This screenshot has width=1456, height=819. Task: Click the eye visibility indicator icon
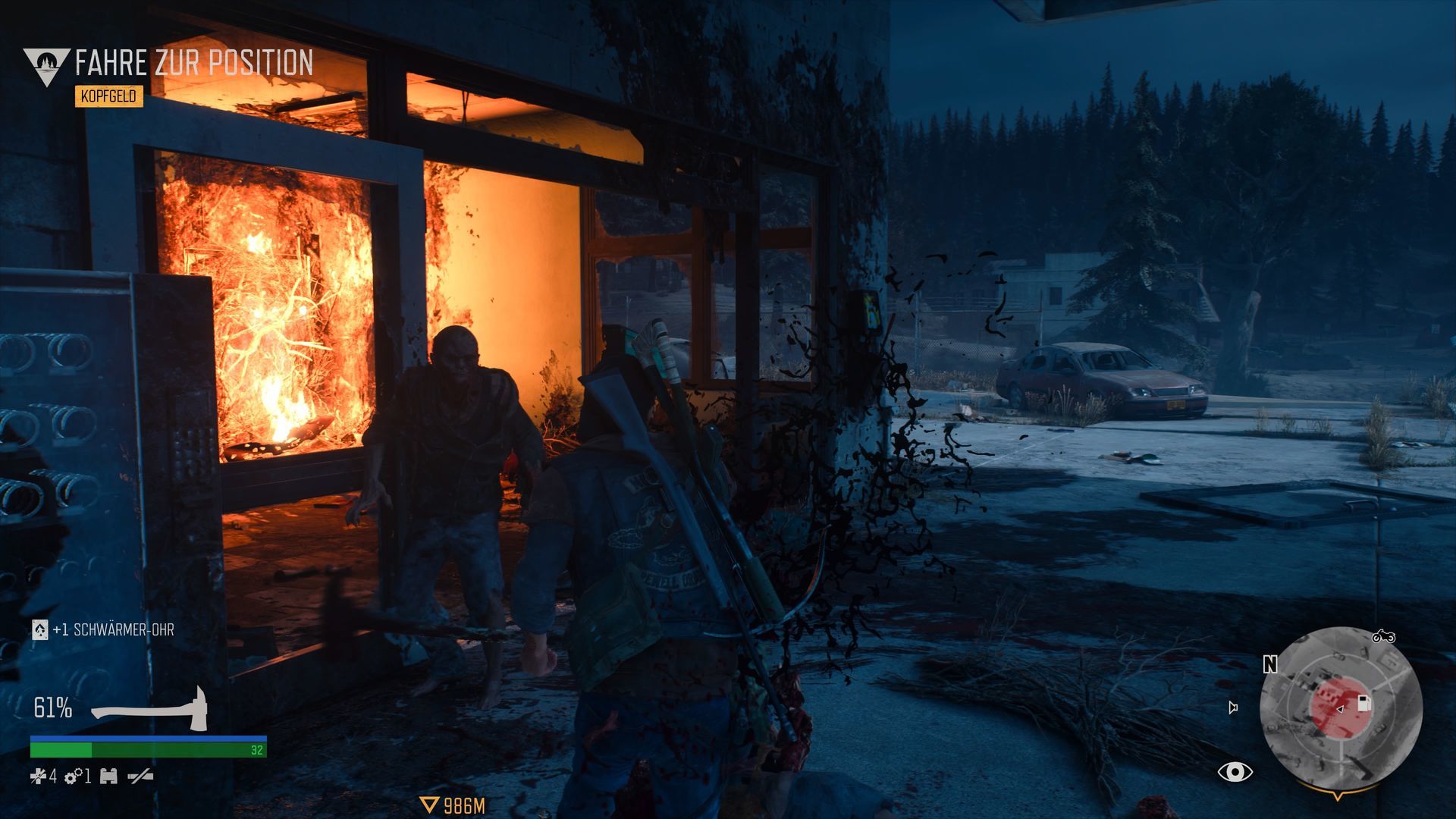[1235, 772]
